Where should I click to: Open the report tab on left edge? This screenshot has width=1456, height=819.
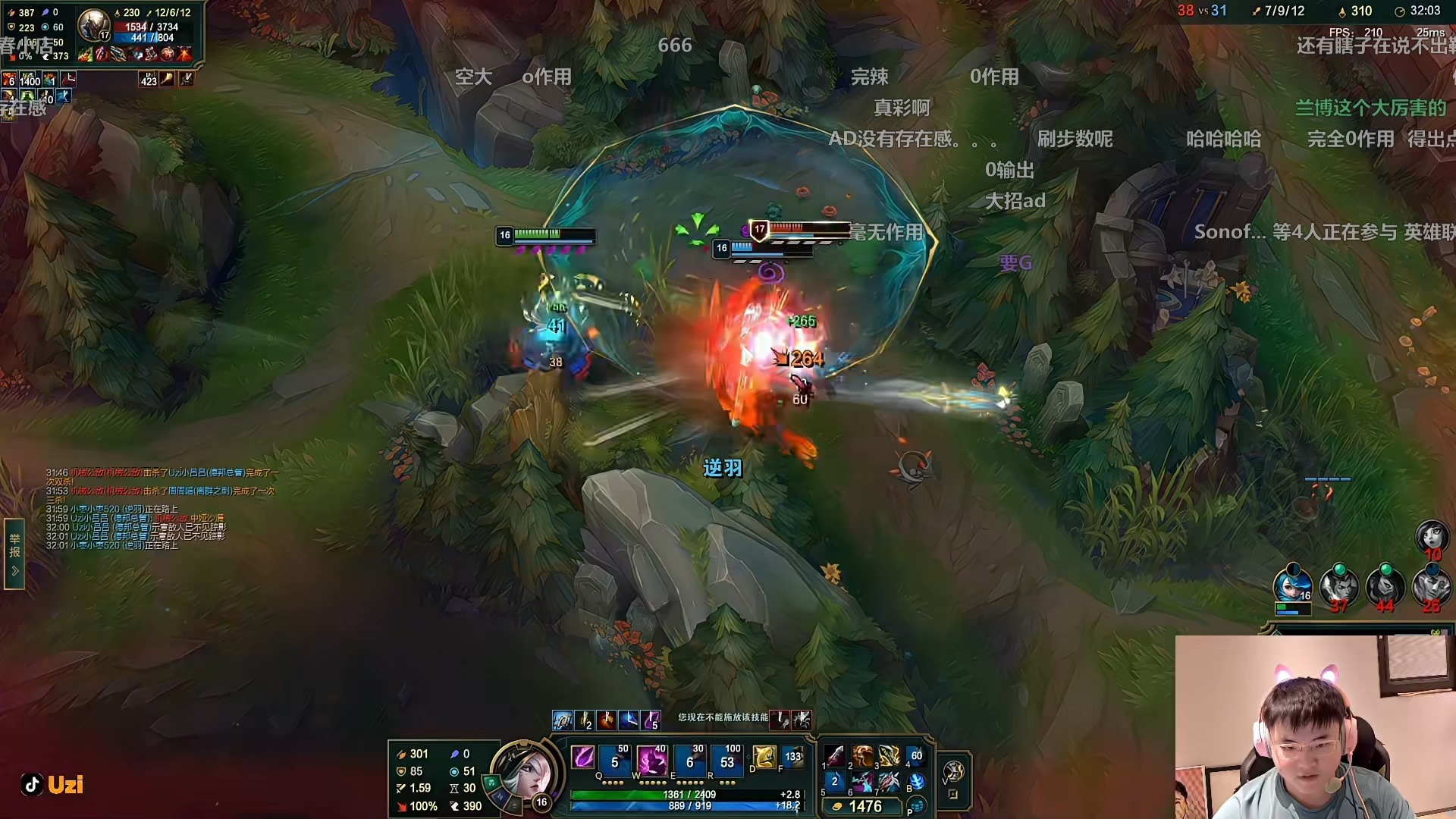click(x=14, y=554)
